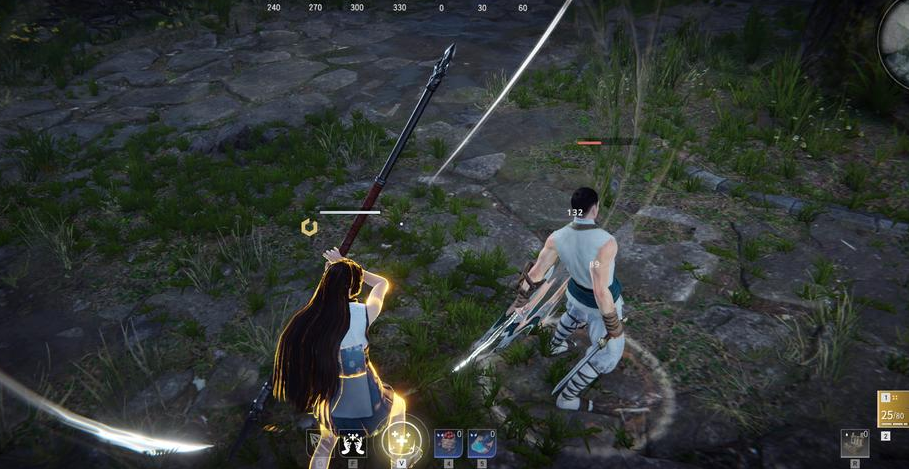The image size is (909, 469).
Task: Use the red-topped consumable item slot
Action: click(x=448, y=442)
